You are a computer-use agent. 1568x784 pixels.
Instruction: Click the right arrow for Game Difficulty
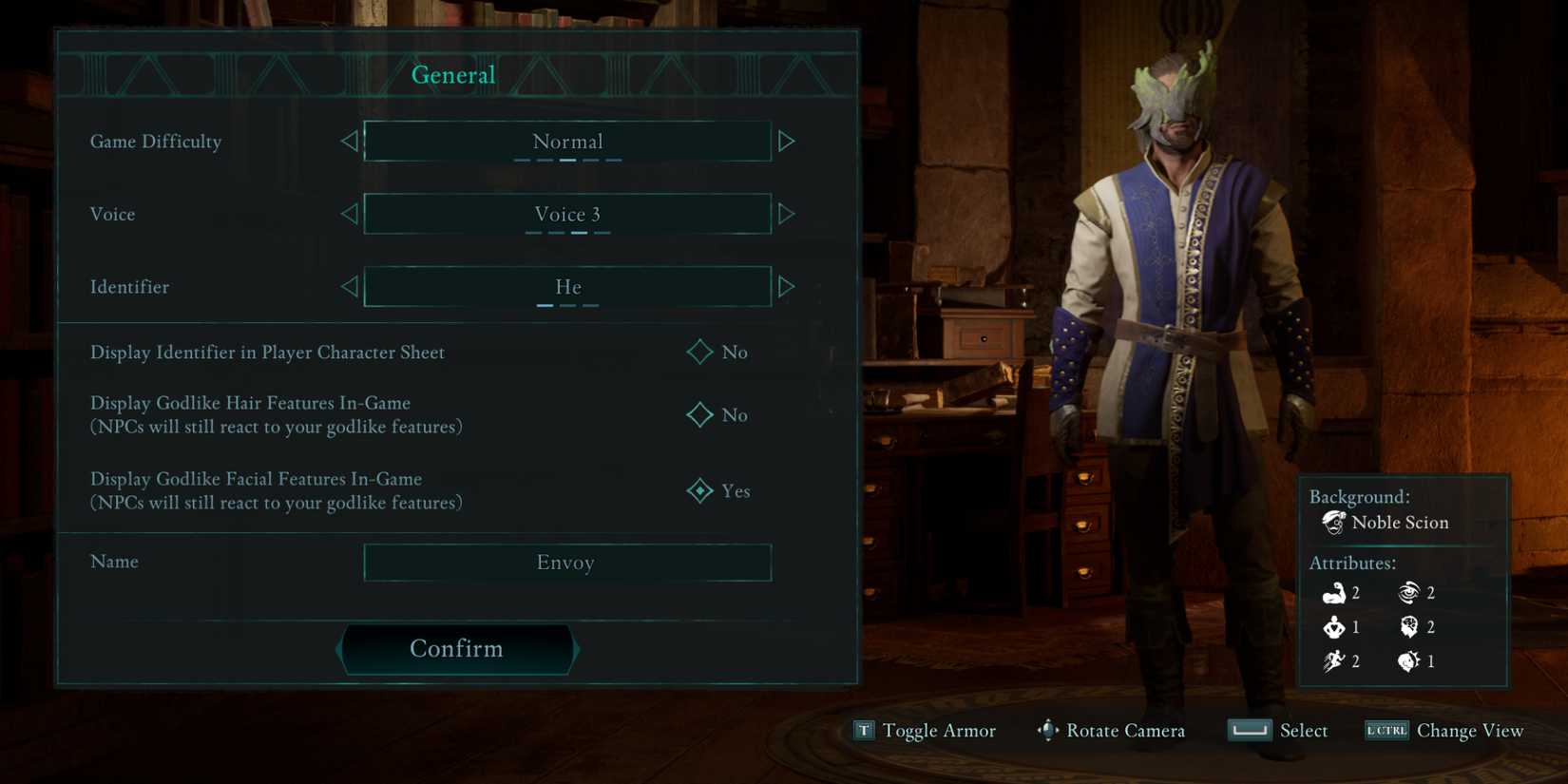click(786, 142)
